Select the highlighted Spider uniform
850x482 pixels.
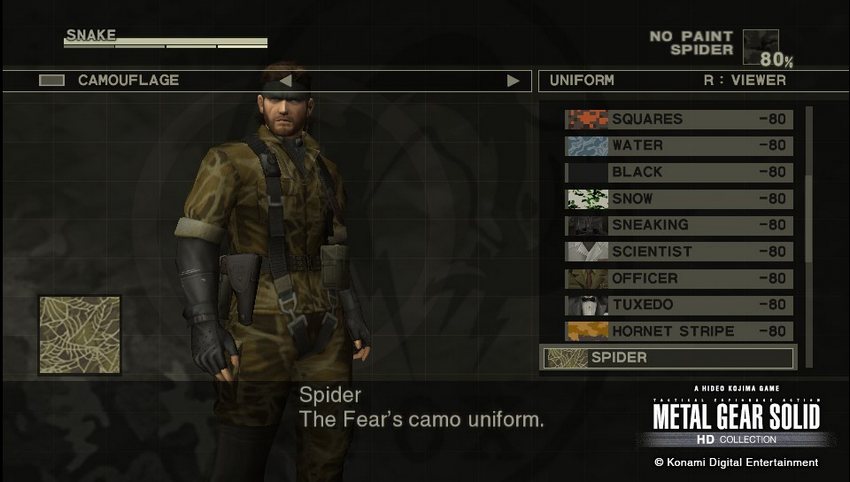point(668,357)
